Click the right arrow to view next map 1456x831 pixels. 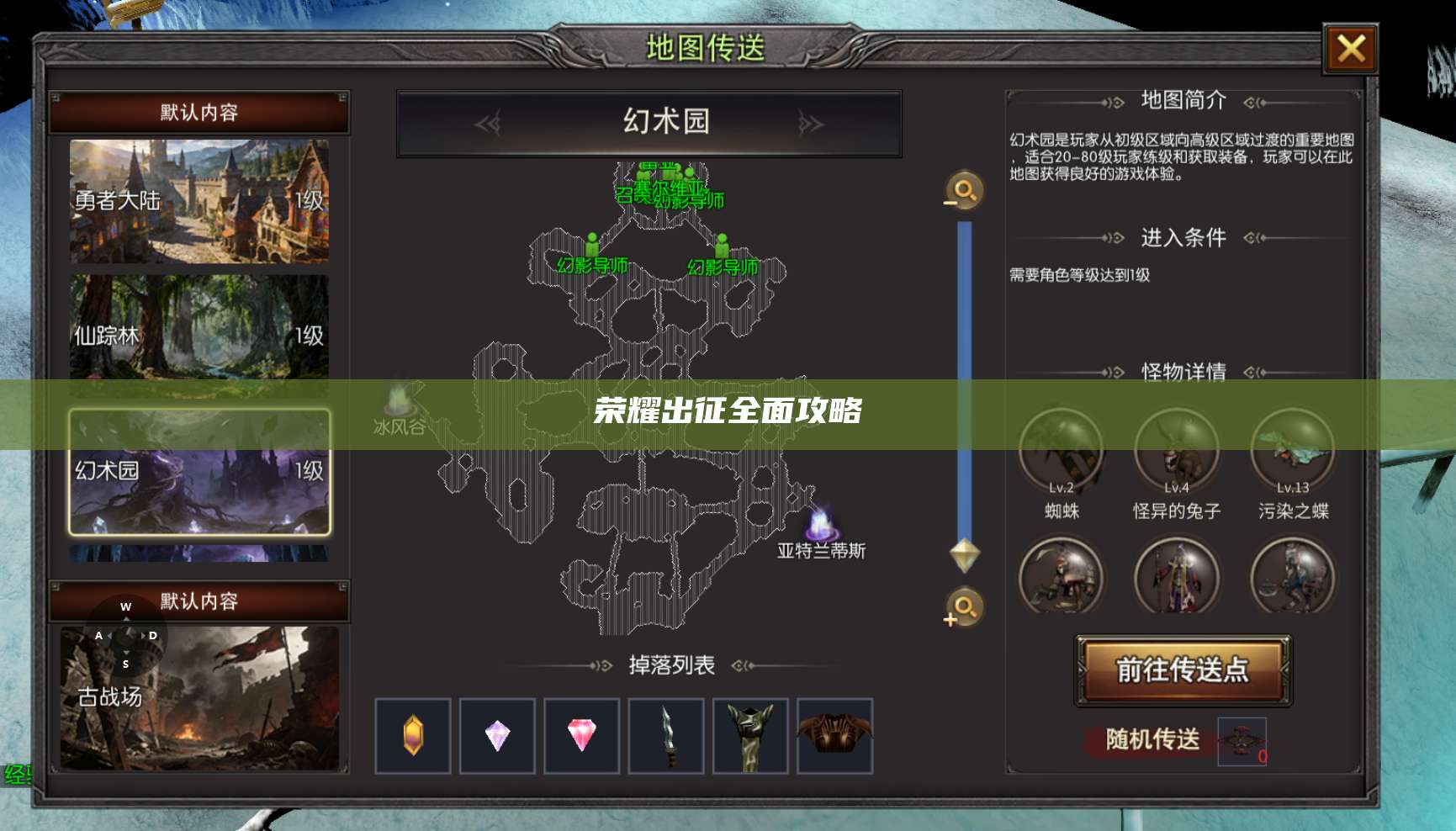[x=810, y=121]
